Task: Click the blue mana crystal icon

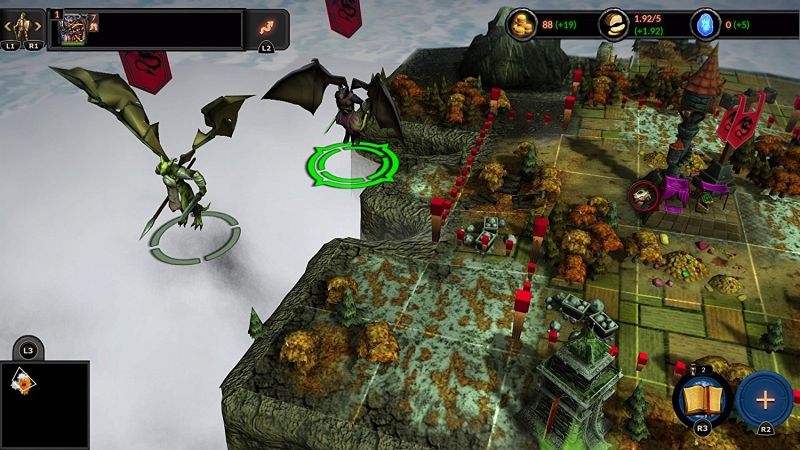Action: 705,25
